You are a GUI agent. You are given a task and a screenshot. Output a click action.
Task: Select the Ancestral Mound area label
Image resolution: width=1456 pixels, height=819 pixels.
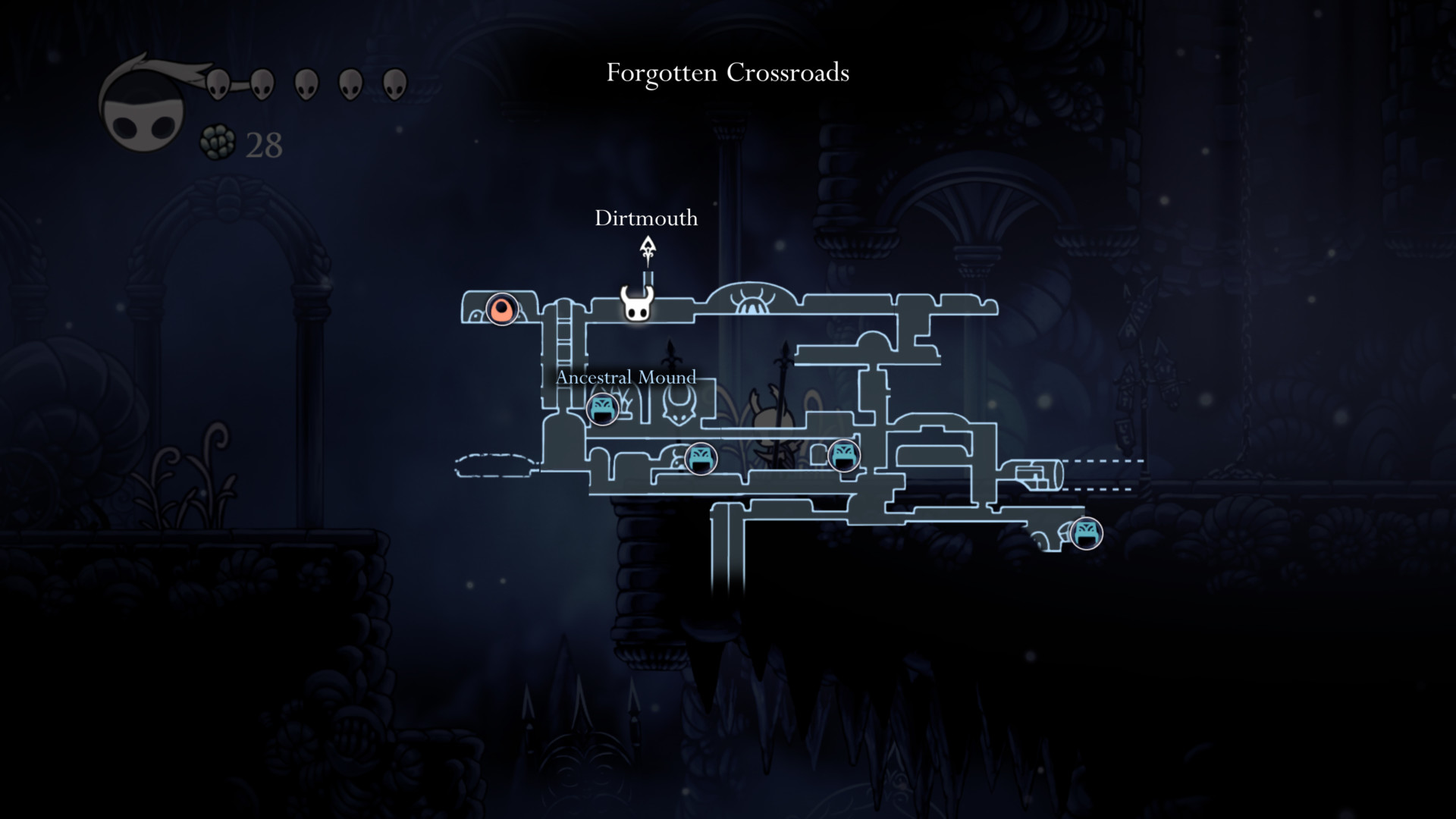626,377
